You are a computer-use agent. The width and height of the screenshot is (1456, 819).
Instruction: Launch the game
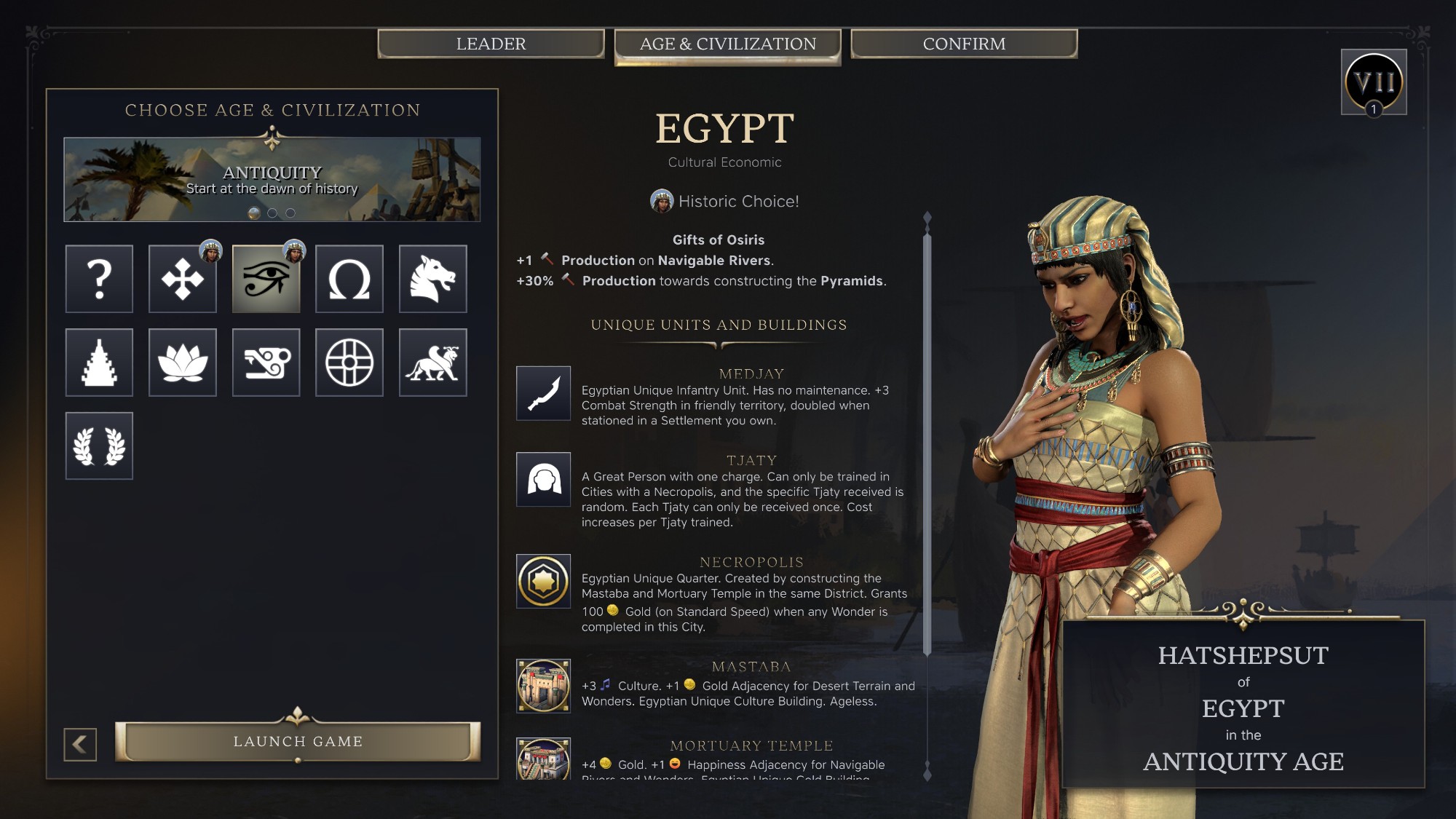pos(298,741)
